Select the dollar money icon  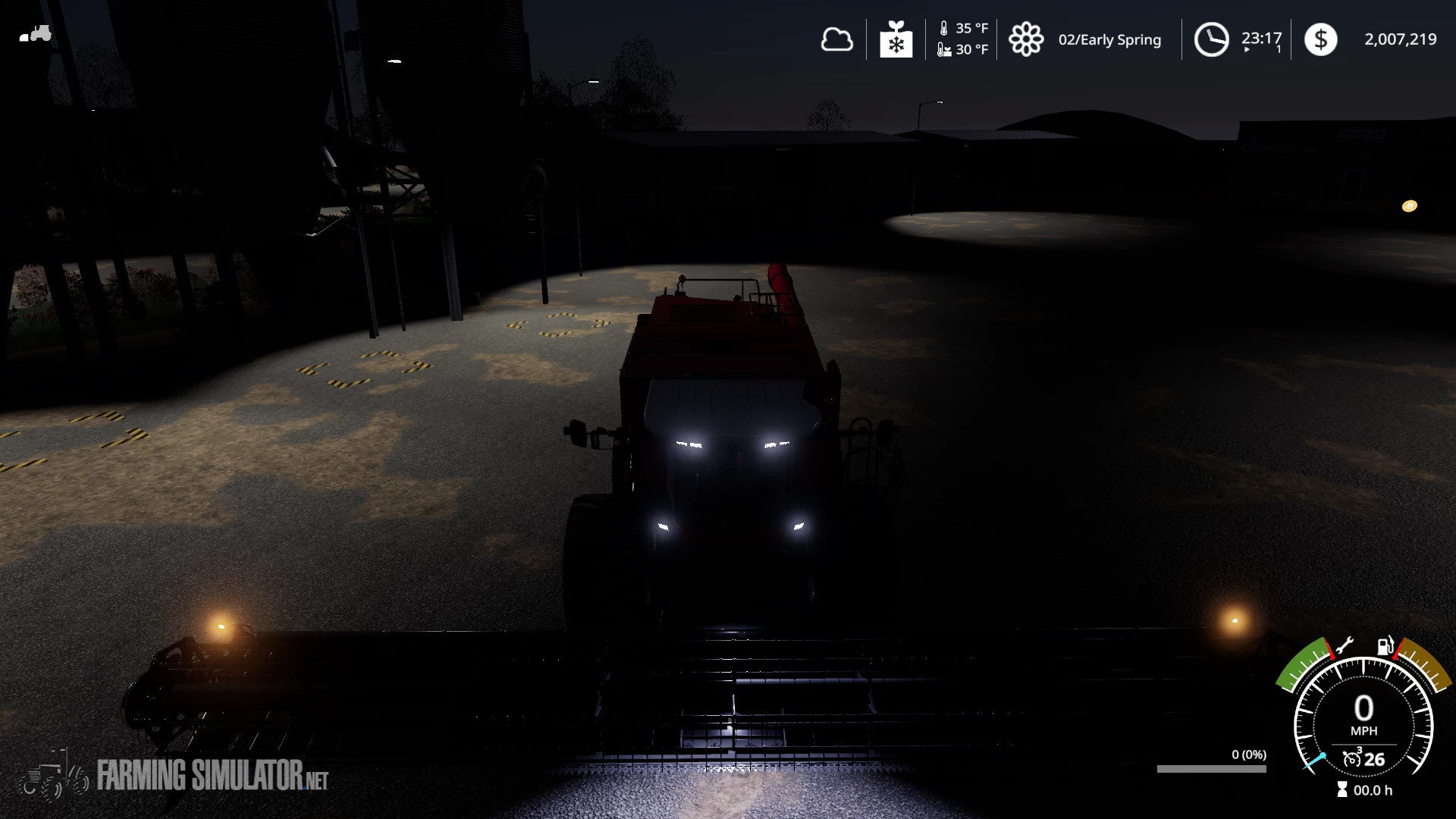tap(1320, 39)
